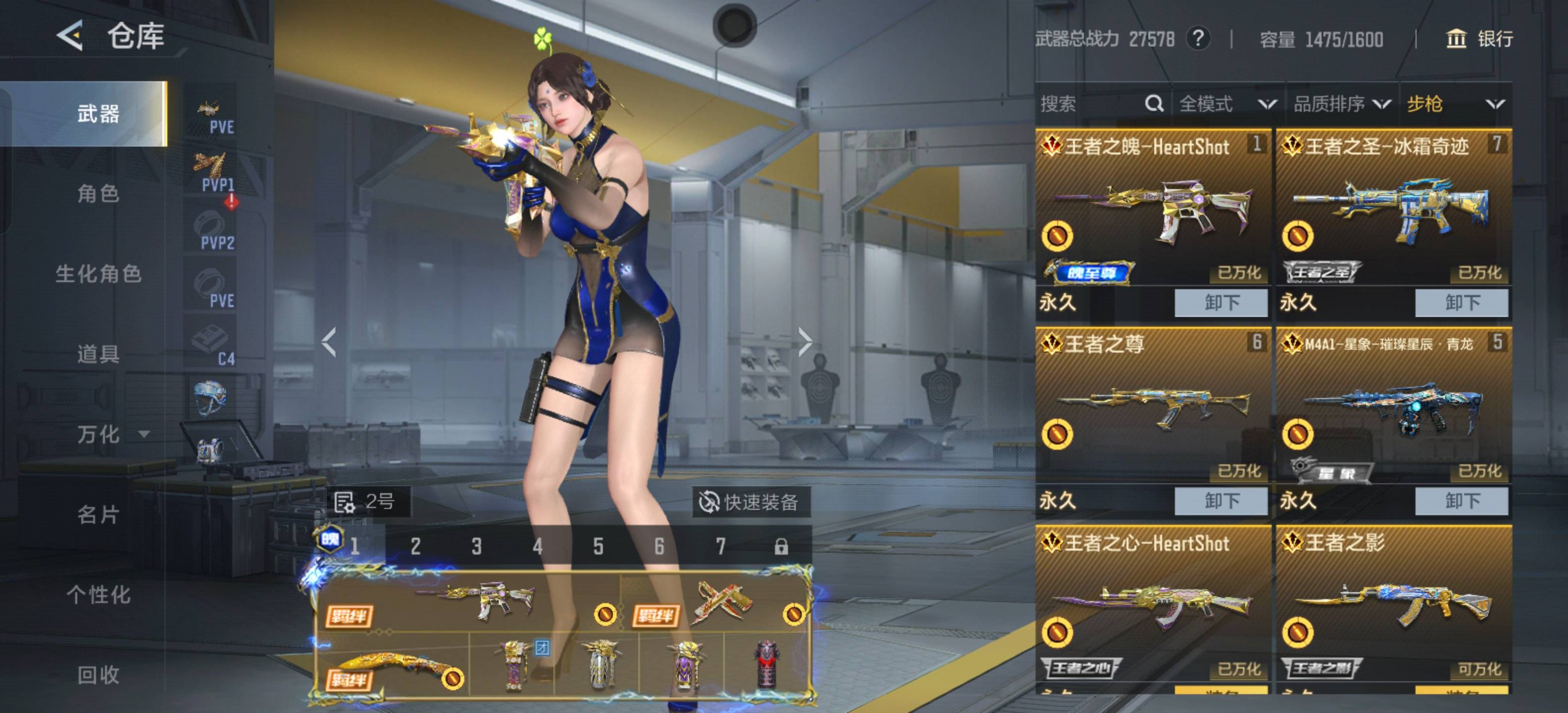Switch to the 角色 category
Viewport: 1568px width, 713px height.
[98, 194]
